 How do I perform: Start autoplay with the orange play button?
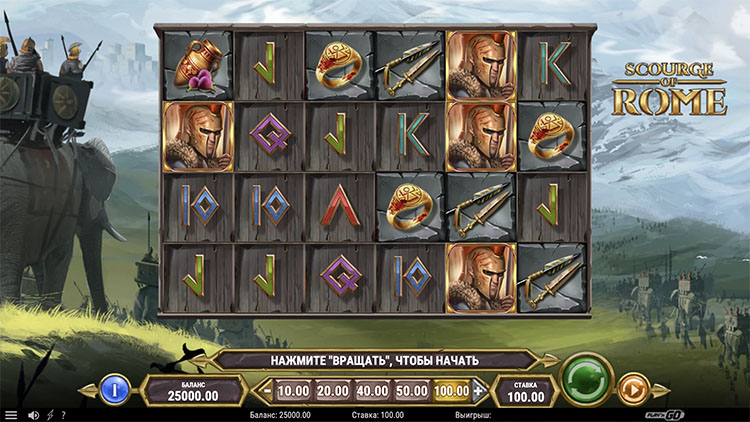tap(632, 388)
